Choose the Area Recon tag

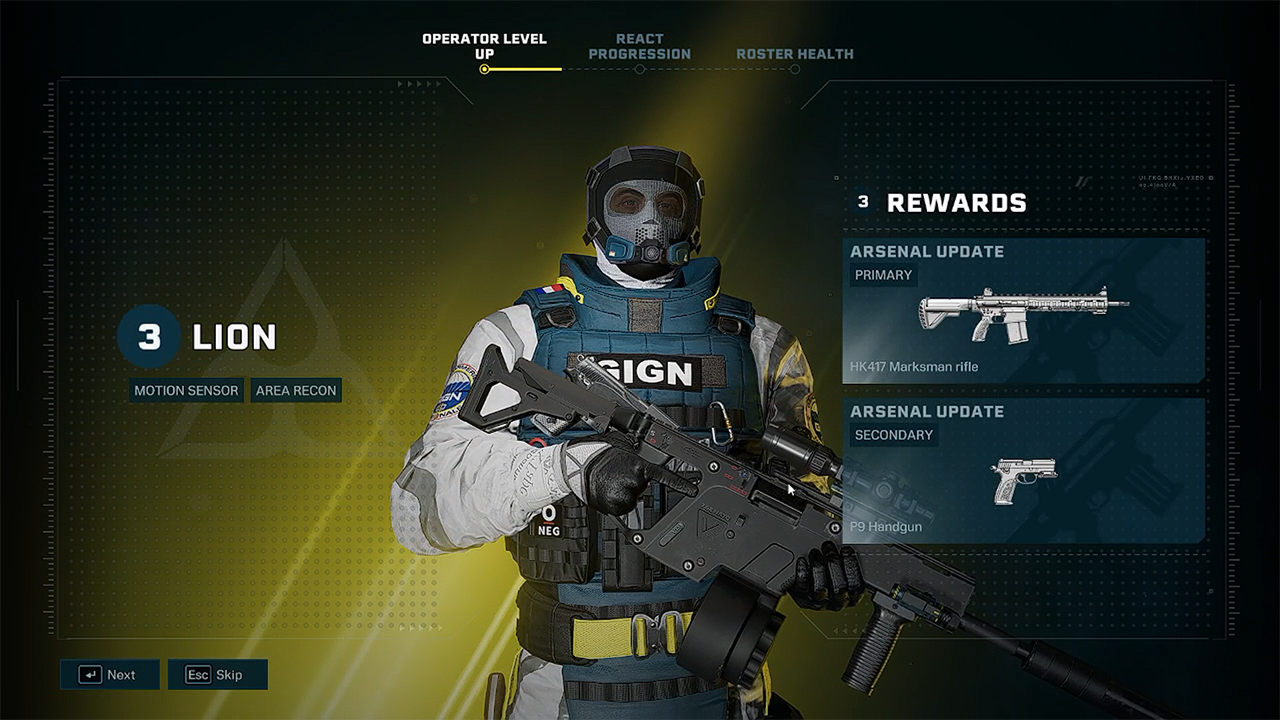click(x=296, y=390)
